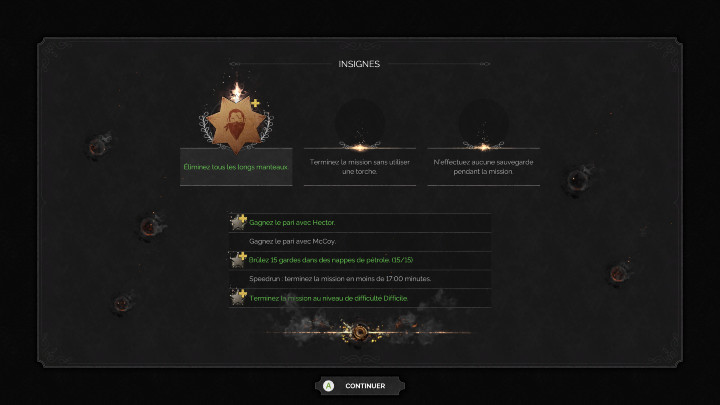
Task: Select the 'Gagnez le pari avec McCoy' row
Action: [360, 241]
